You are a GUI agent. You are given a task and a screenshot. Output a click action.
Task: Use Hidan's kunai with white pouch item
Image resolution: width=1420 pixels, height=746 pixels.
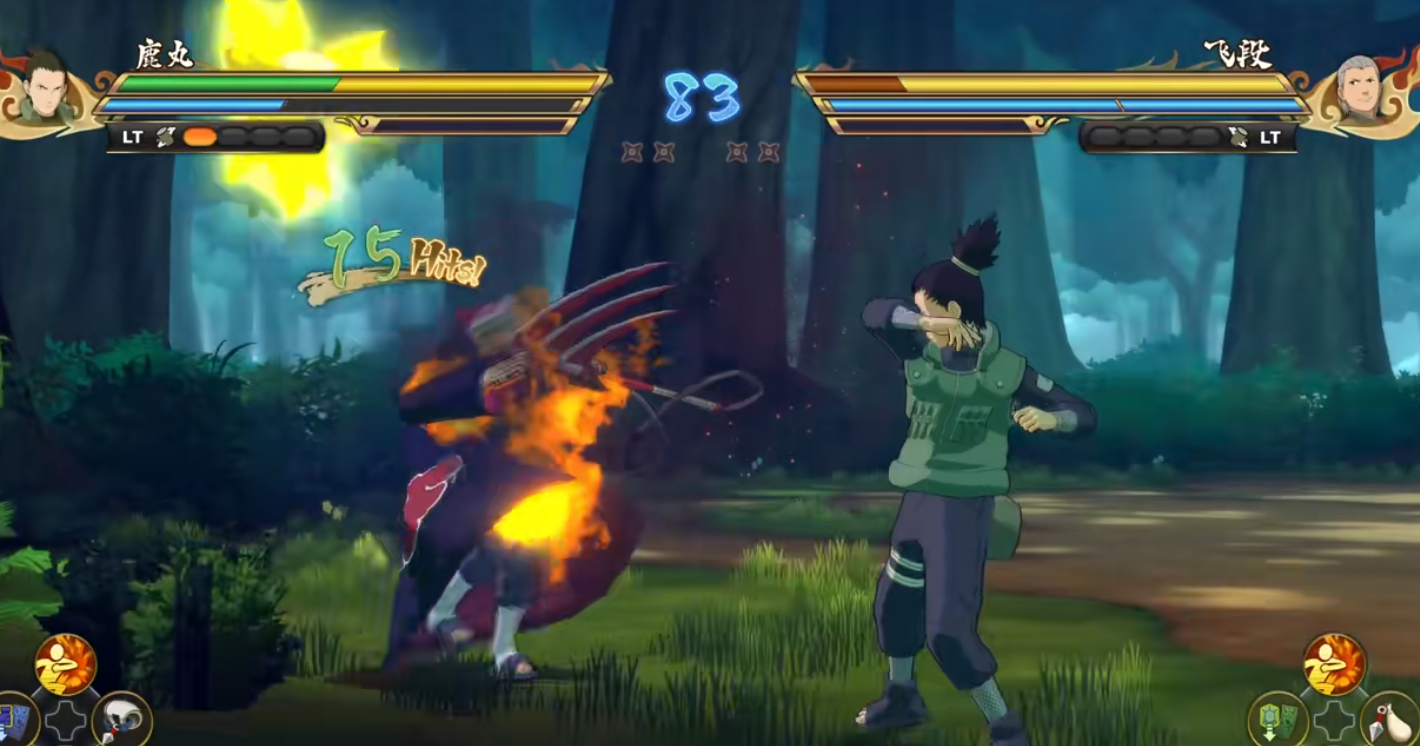(1390, 720)
